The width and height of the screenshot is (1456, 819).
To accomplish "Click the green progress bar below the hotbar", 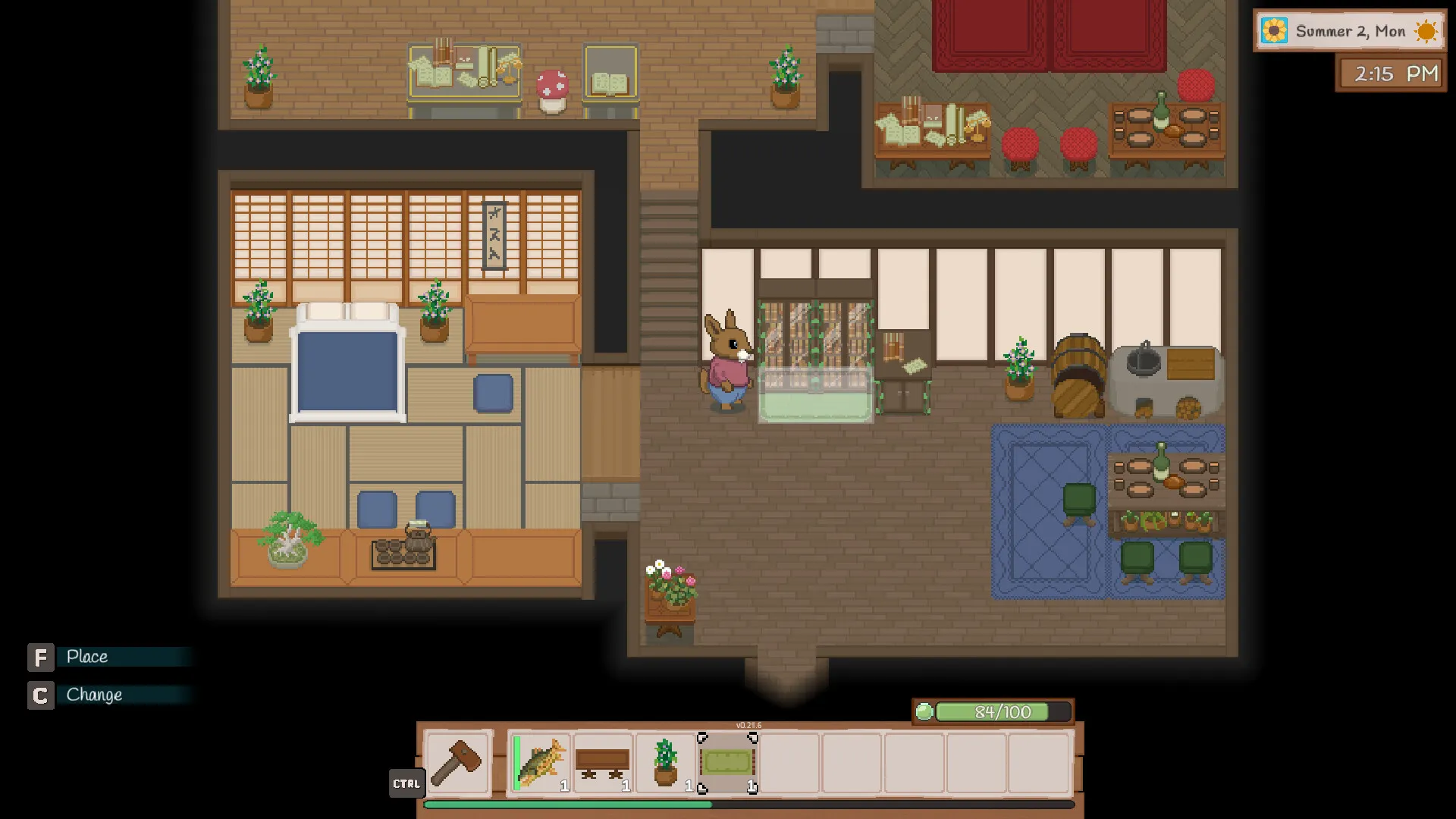I will click(569, 804).
